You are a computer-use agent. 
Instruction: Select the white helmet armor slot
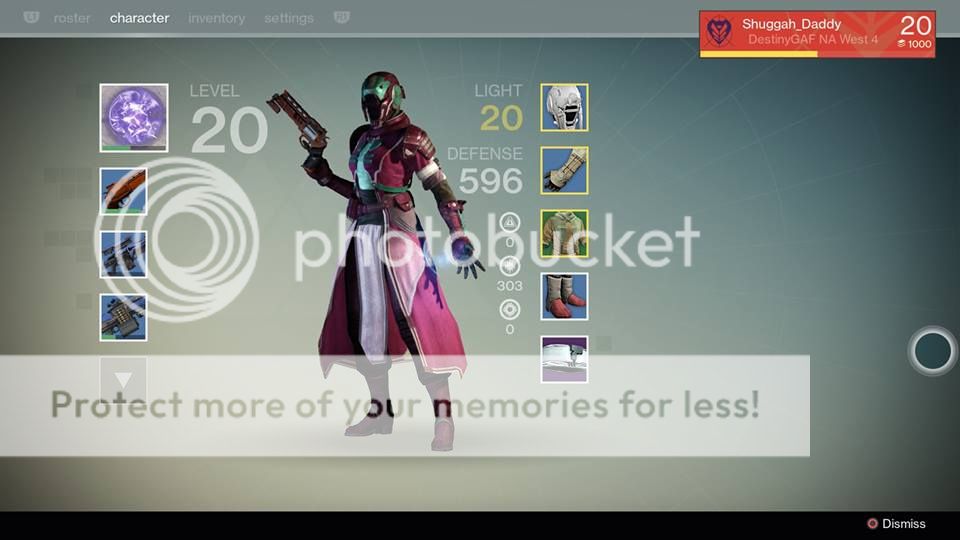click(565, 108)
